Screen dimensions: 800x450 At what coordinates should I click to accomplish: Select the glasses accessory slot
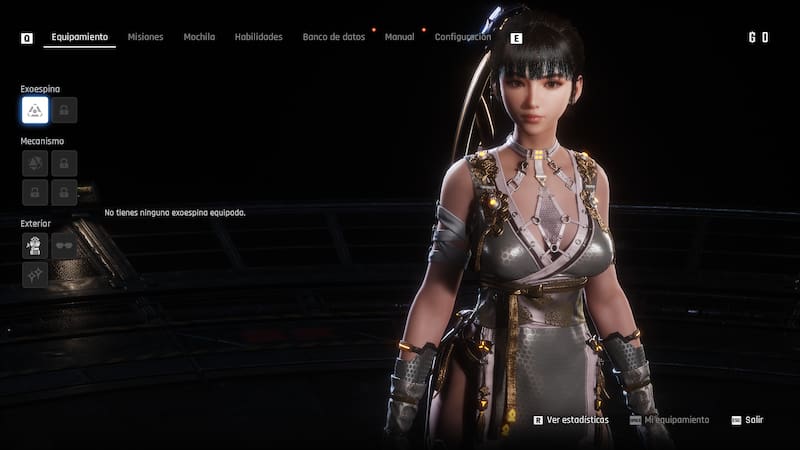64,245
